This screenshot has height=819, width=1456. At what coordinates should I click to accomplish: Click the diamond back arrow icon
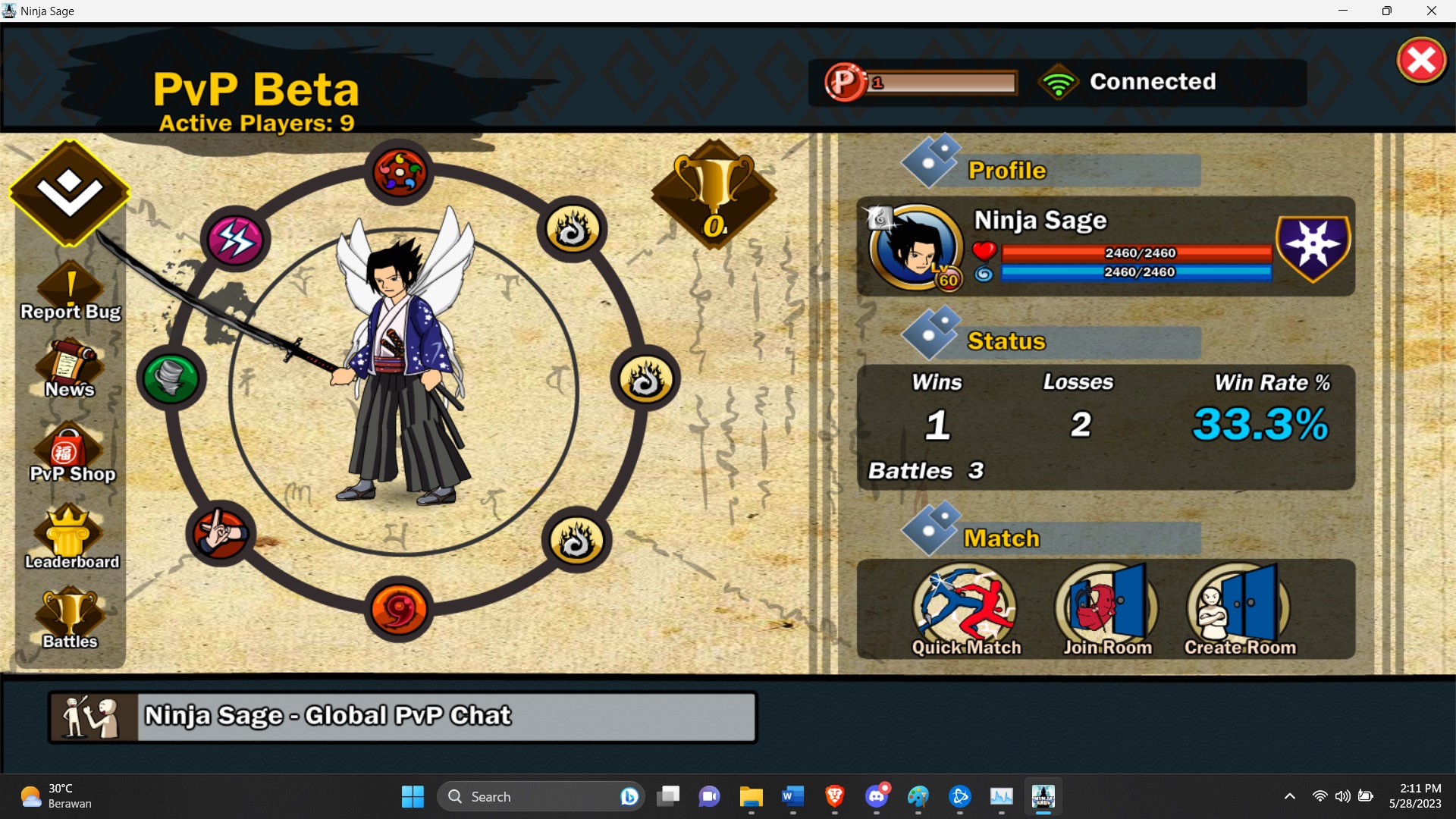(x=68, y=193)
